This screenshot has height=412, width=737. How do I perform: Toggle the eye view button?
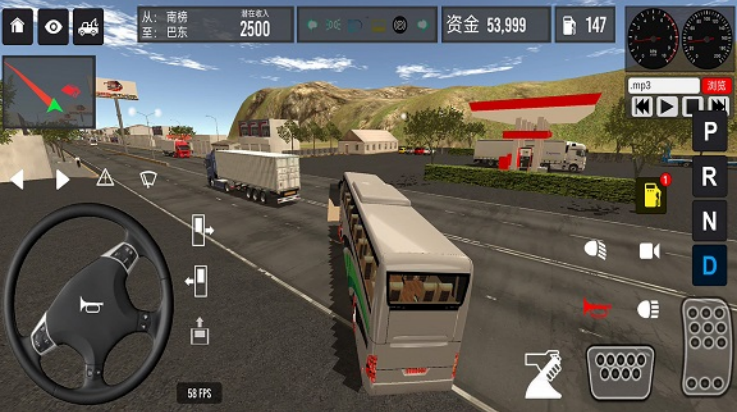click(52, 27)
